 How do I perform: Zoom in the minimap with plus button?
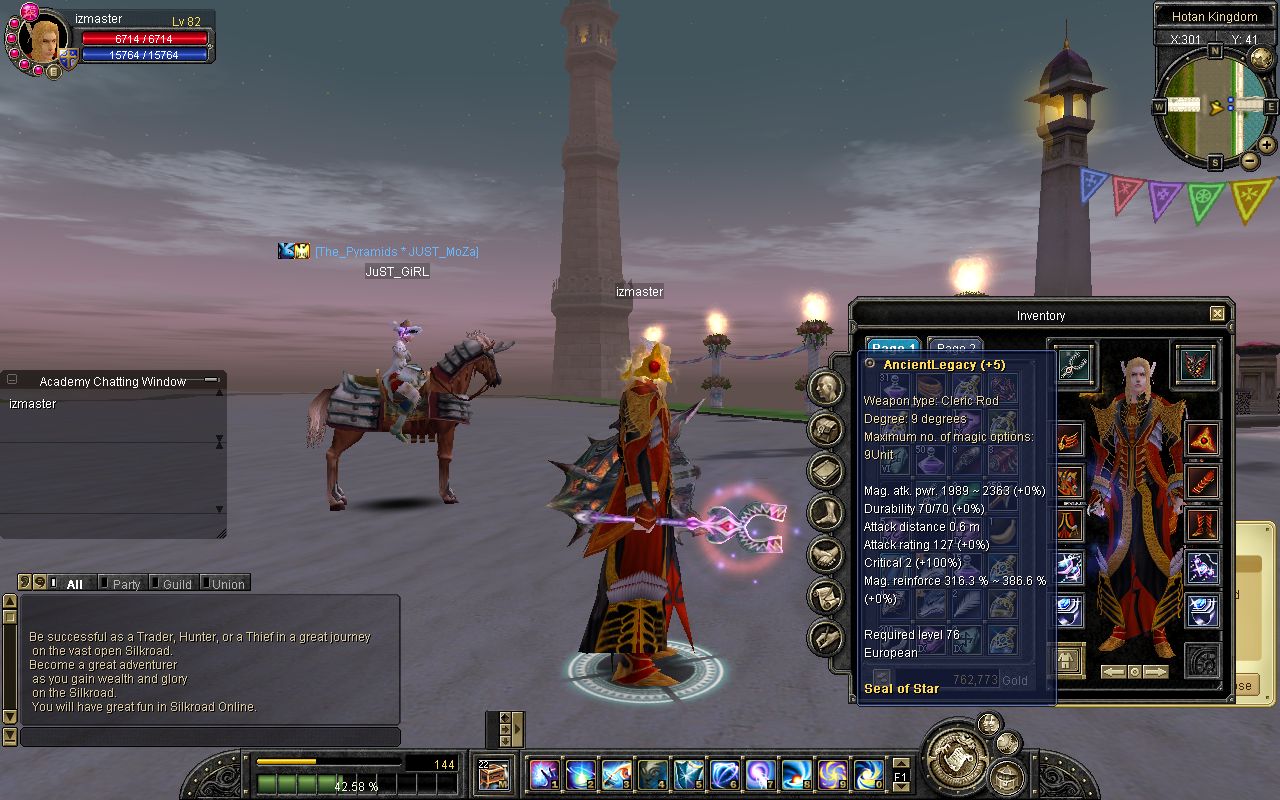pos(1267,145)
